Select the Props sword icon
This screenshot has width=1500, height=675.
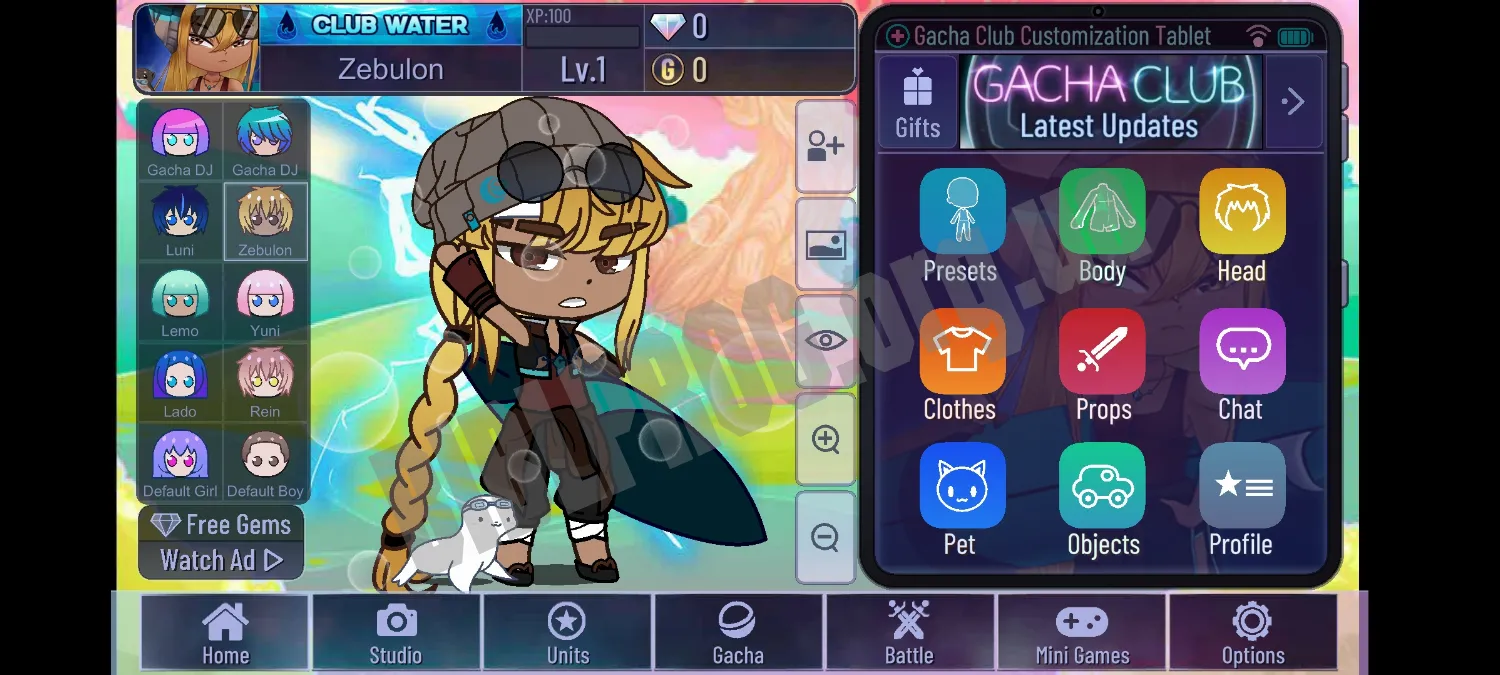(x=1102, y=352)
